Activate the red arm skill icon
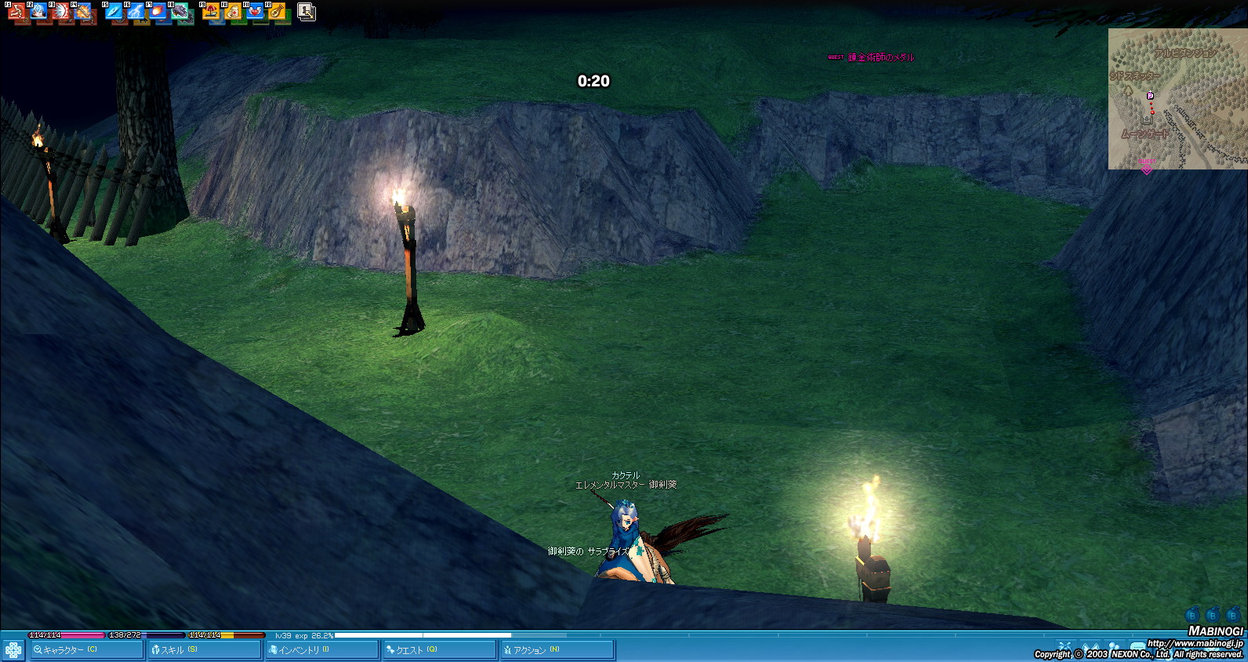1248x662 pixels. [16, 11]
